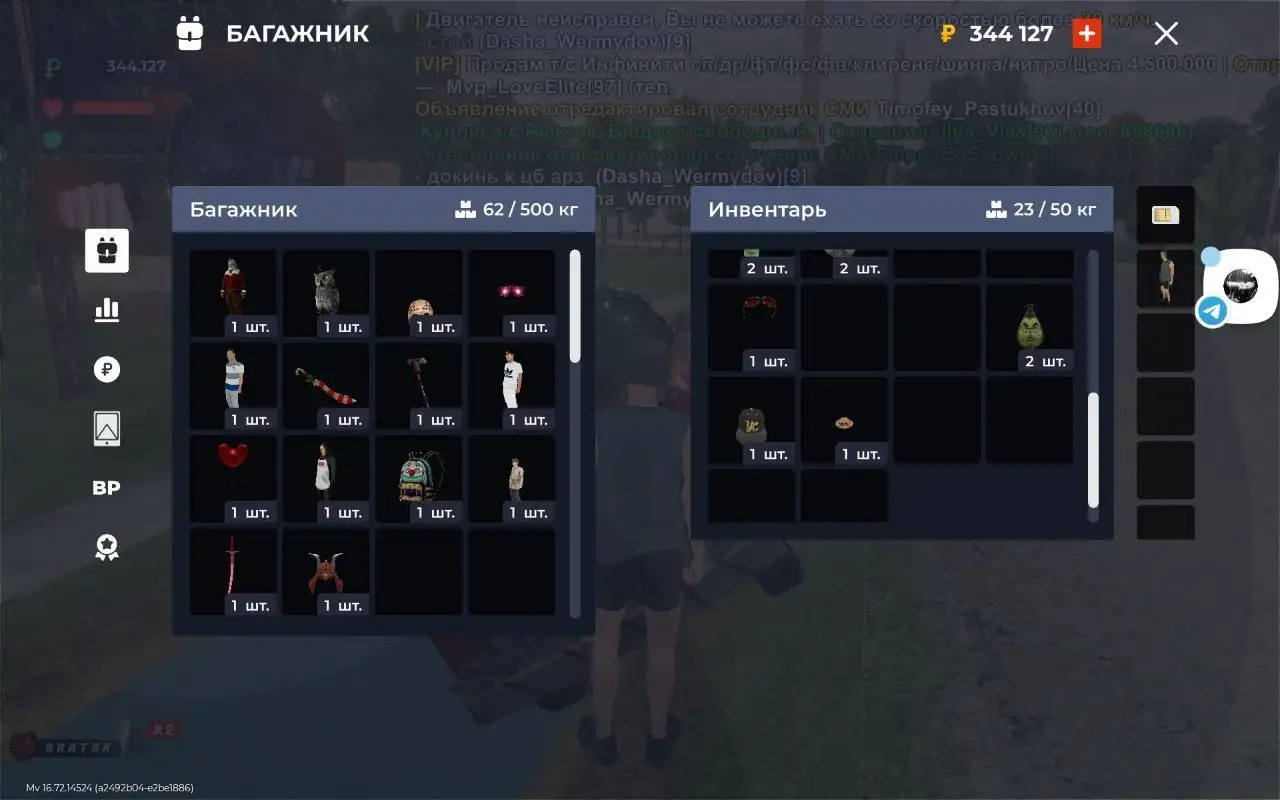Select the owl item in the trunk
Image resolution: width=1280 pixels, height=800 pixels.
pos(326,292)
